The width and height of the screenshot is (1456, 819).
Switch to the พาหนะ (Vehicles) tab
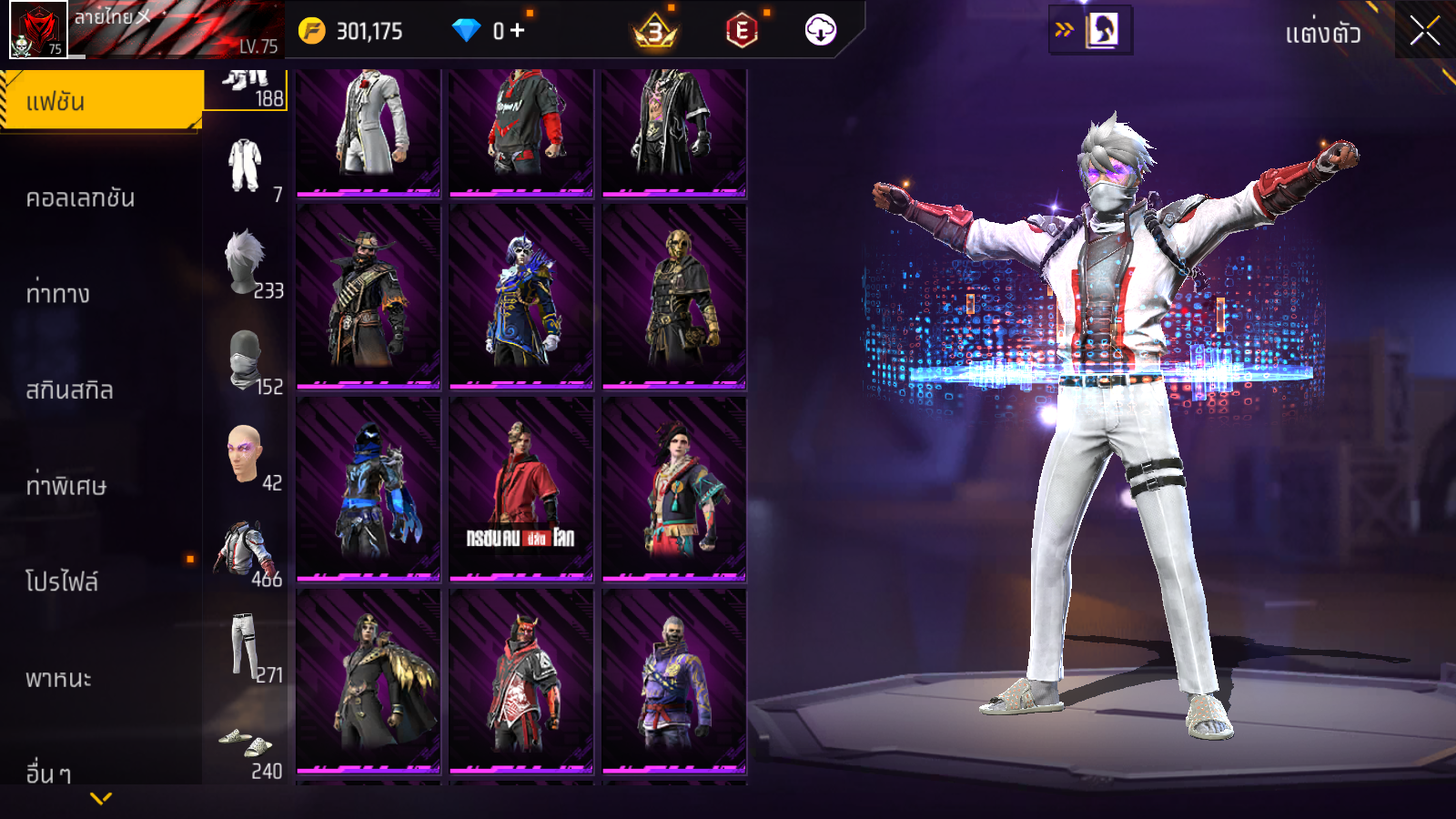[x=58, y=678]
